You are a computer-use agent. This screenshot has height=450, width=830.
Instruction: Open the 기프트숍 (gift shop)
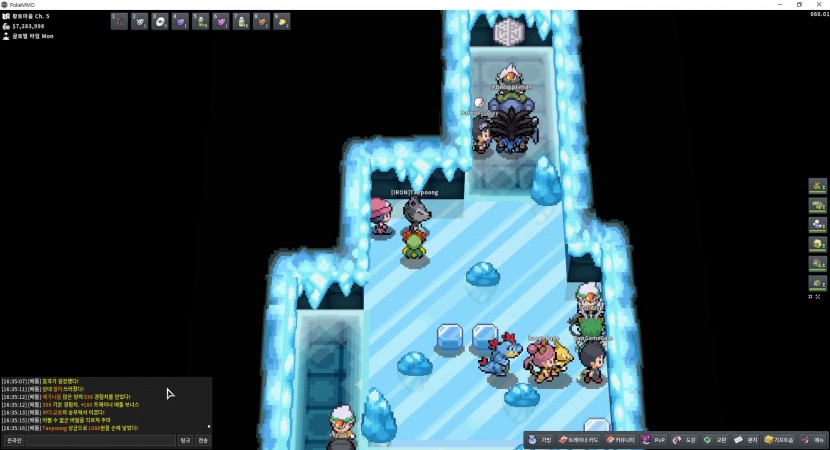[780, 440]
